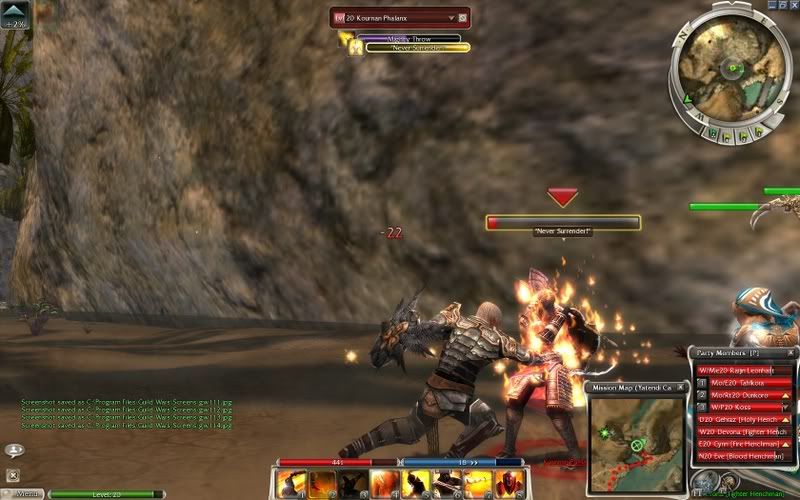Close the Party Members window
Viewport: 800px width, 500px height.
click(x=792, y=353)
